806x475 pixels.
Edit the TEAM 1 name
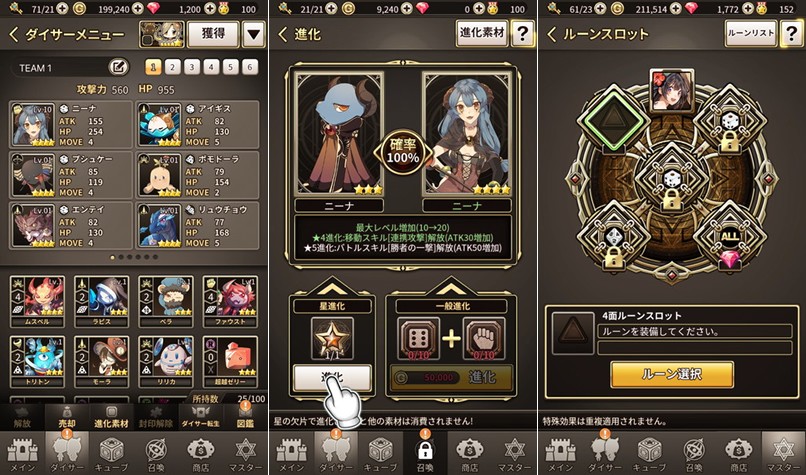click(118, 67)
